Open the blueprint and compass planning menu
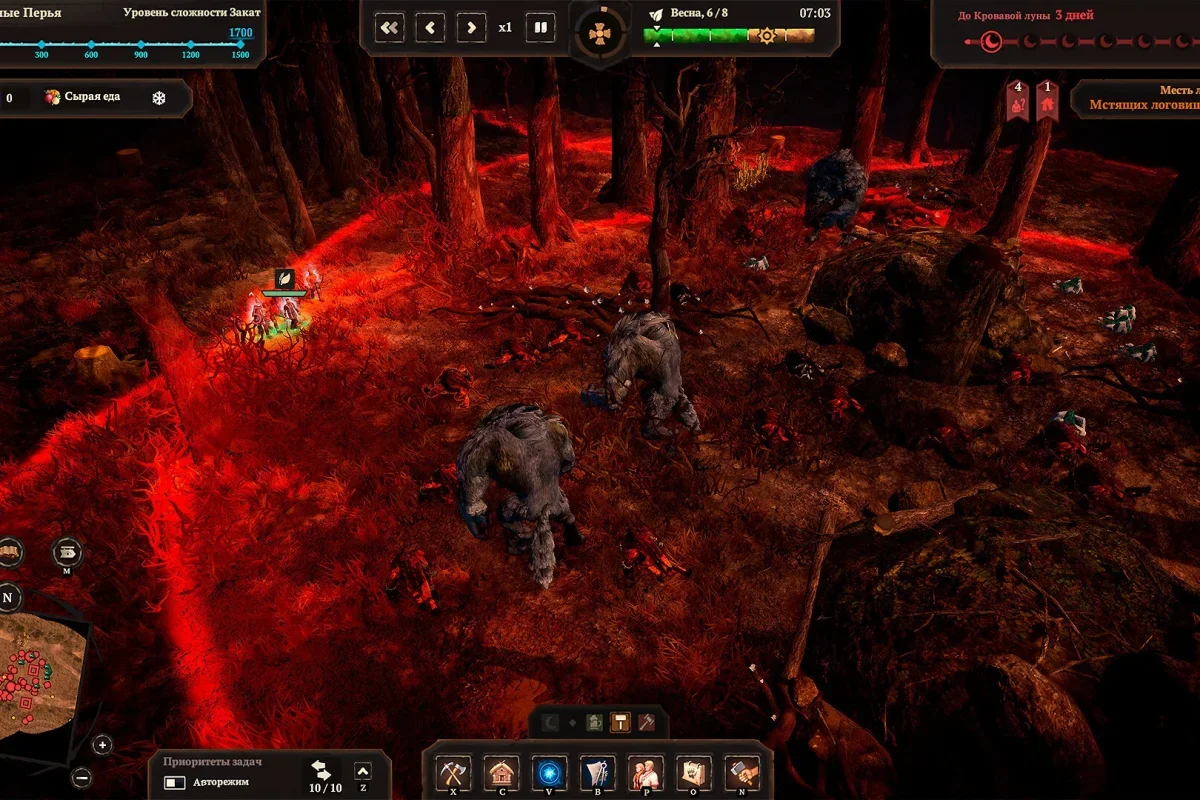The image size is (1200, 800). (x=598, y=772)
